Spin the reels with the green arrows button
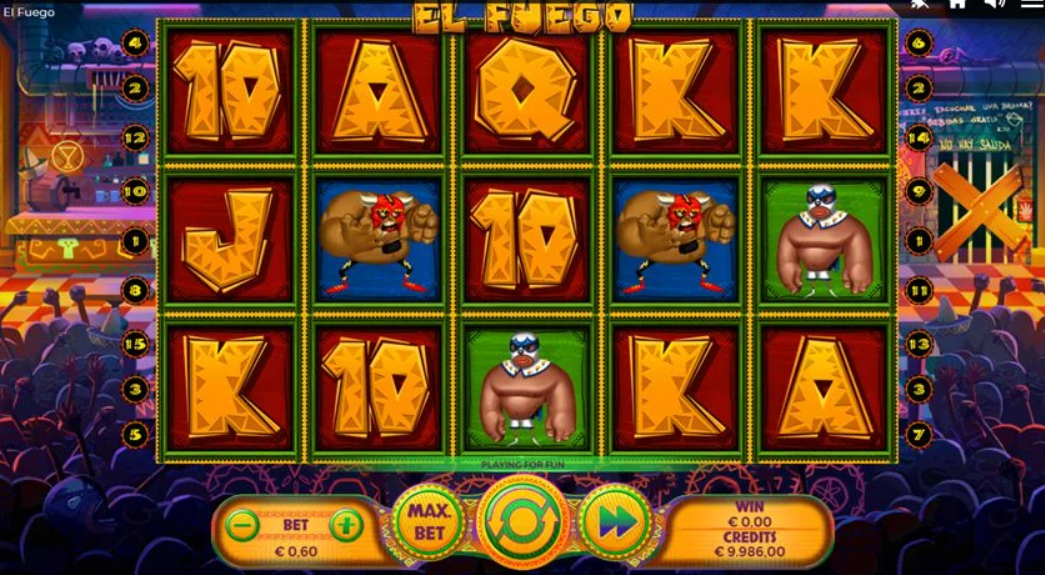Viewport: 1045px width, 575px height. tap(523, 520)
